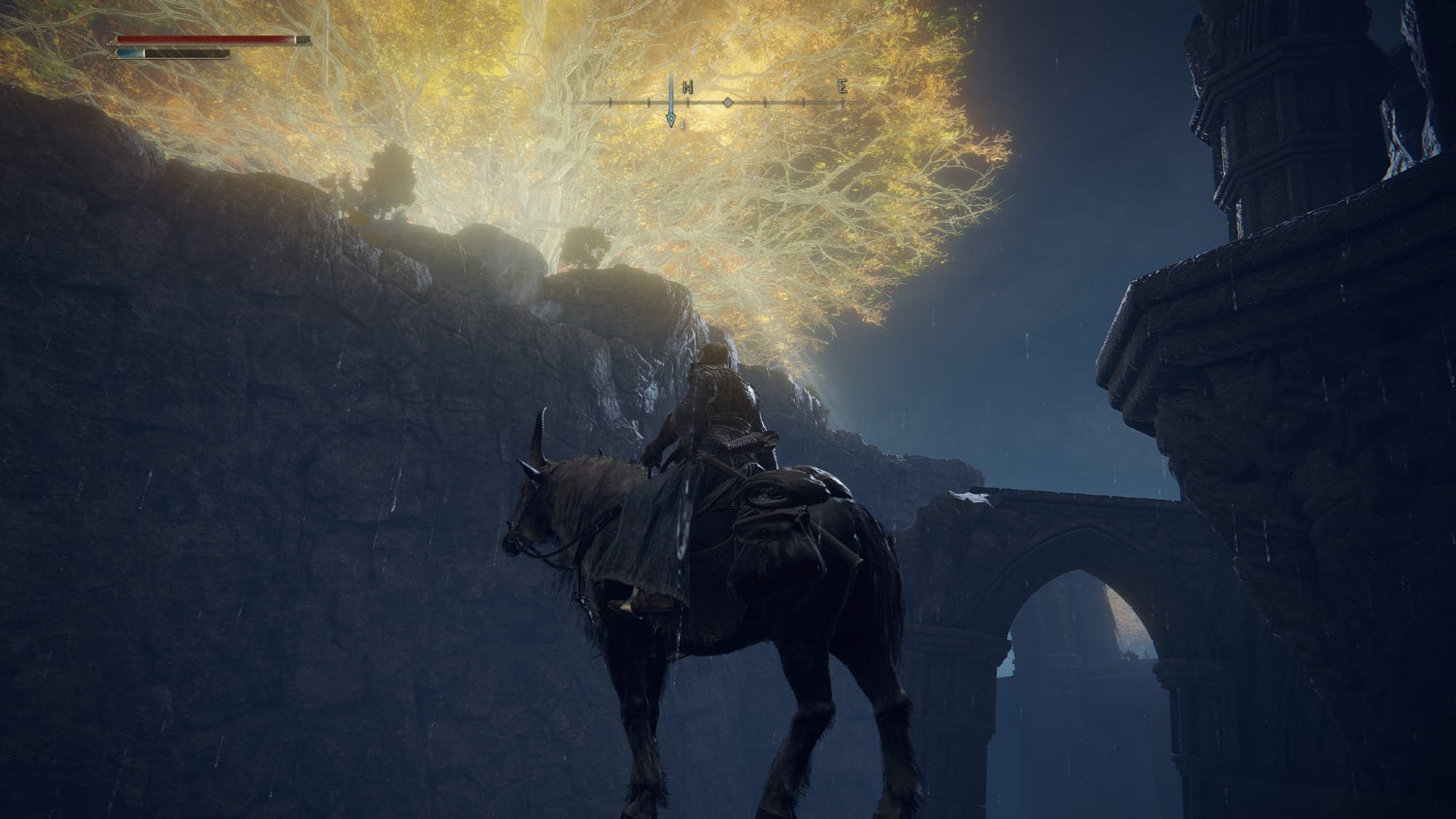Click the grey diamond marker on the compass
The image size is (1456, 819).
click(727, 103)
